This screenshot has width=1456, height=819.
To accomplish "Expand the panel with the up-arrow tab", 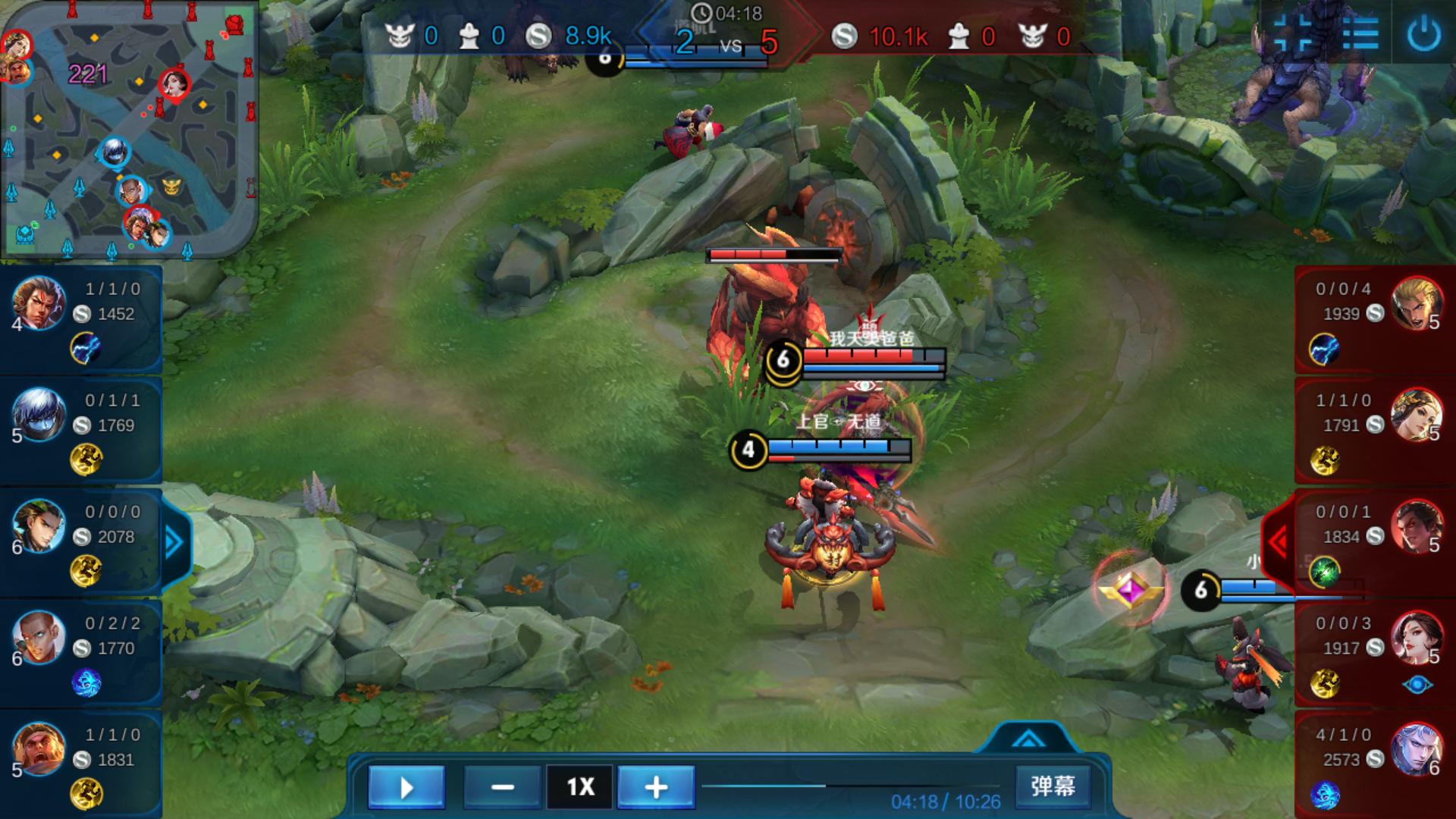I will point(1028,738).
